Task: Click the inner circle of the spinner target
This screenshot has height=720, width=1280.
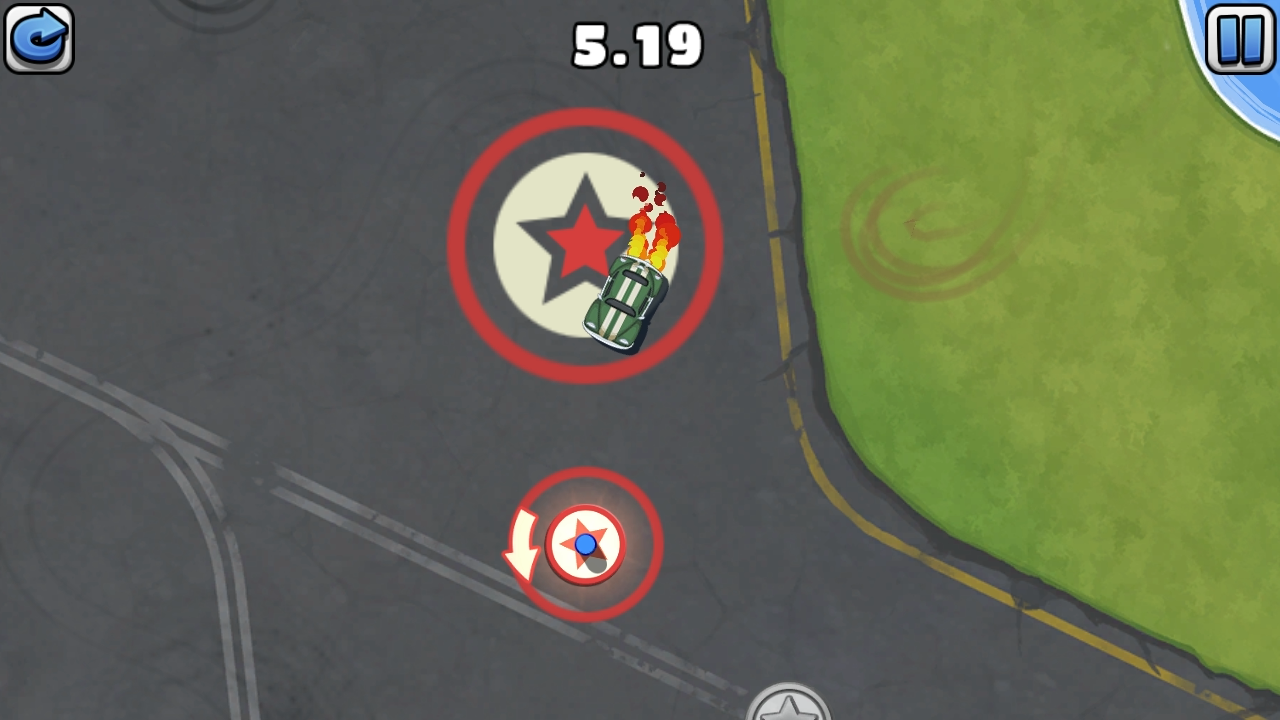Action: (x=585, y=545)
